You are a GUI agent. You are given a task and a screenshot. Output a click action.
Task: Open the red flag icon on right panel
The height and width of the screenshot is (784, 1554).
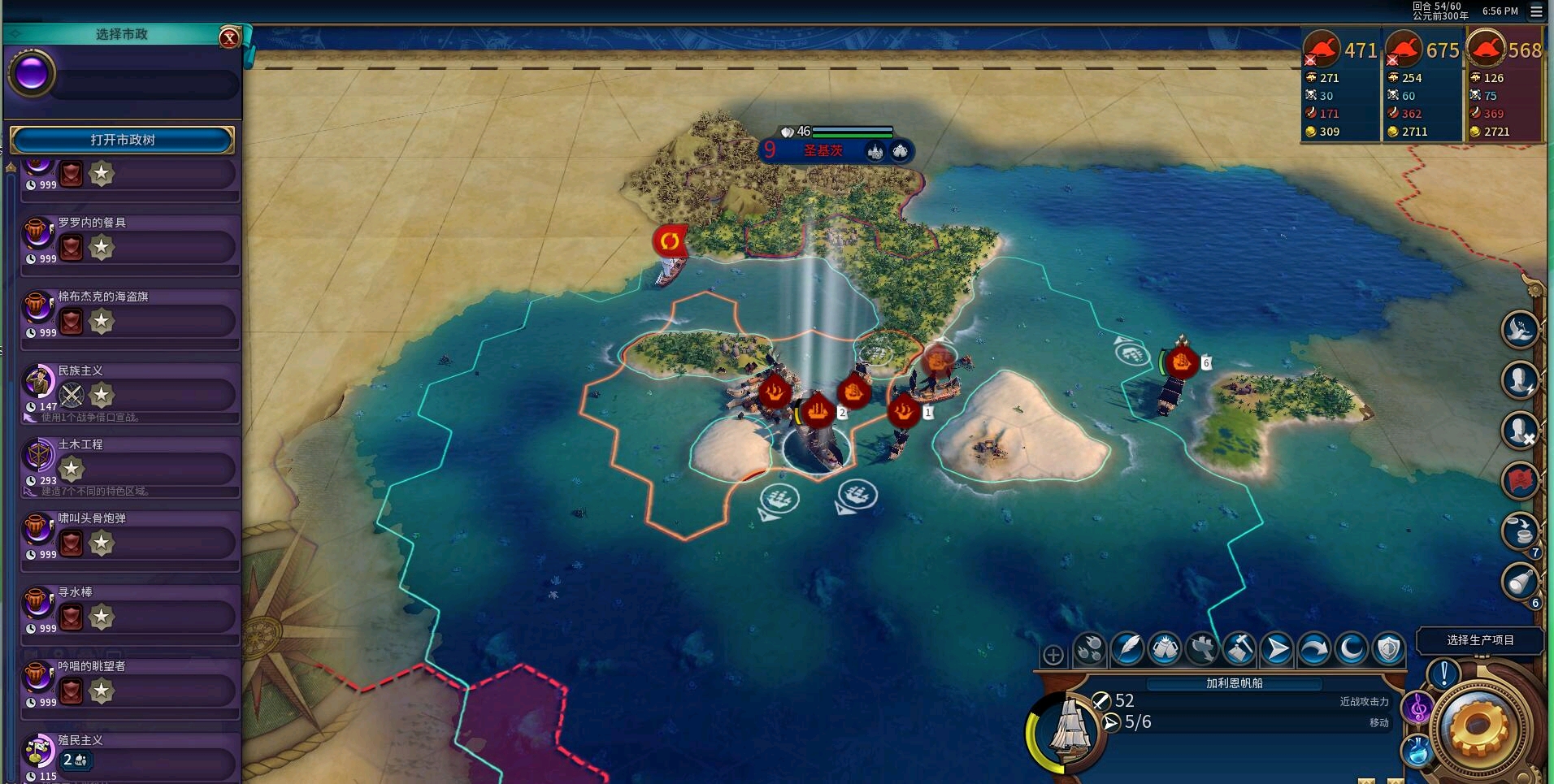pyautogui.click(x=1520, y=480)
